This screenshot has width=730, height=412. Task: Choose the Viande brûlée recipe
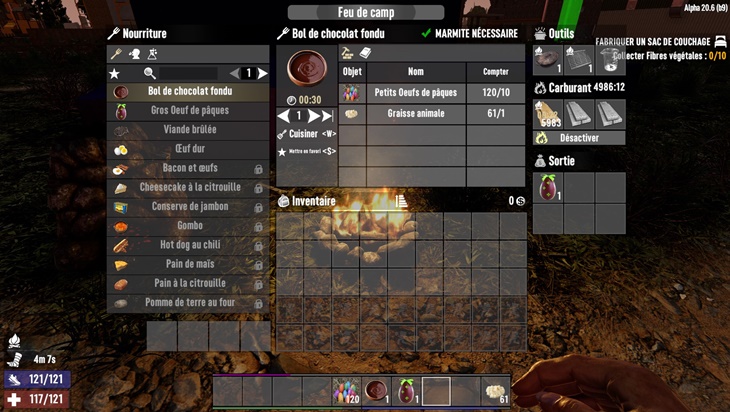188,130
